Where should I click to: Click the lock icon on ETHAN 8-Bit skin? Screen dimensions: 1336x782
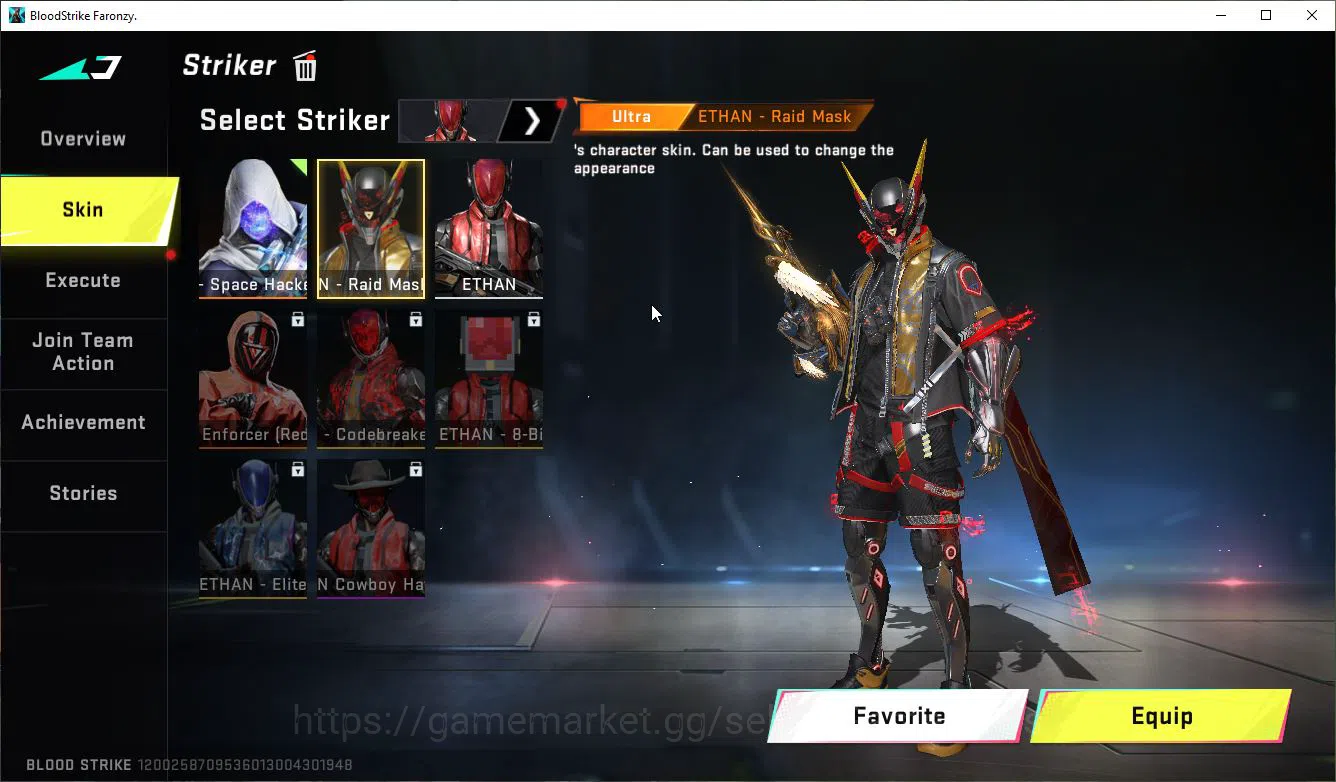click(x=533, y=318)
